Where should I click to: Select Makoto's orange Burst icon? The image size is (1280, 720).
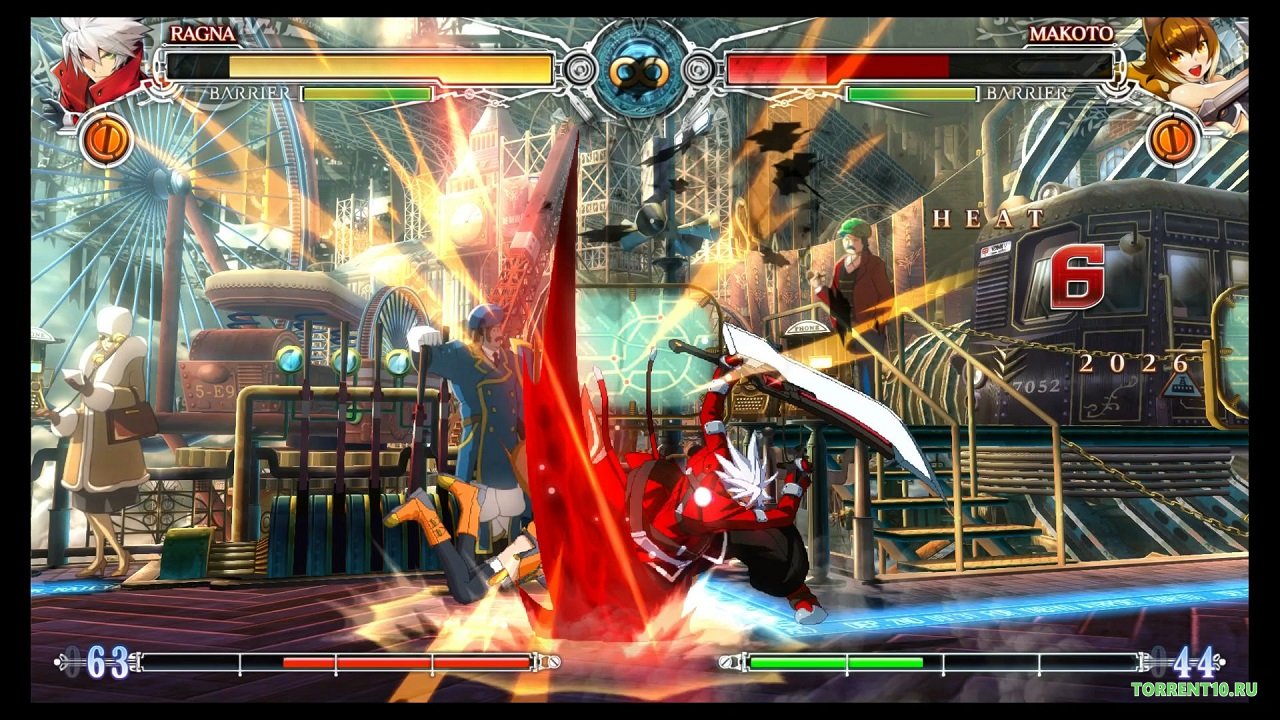(1173, 139)
